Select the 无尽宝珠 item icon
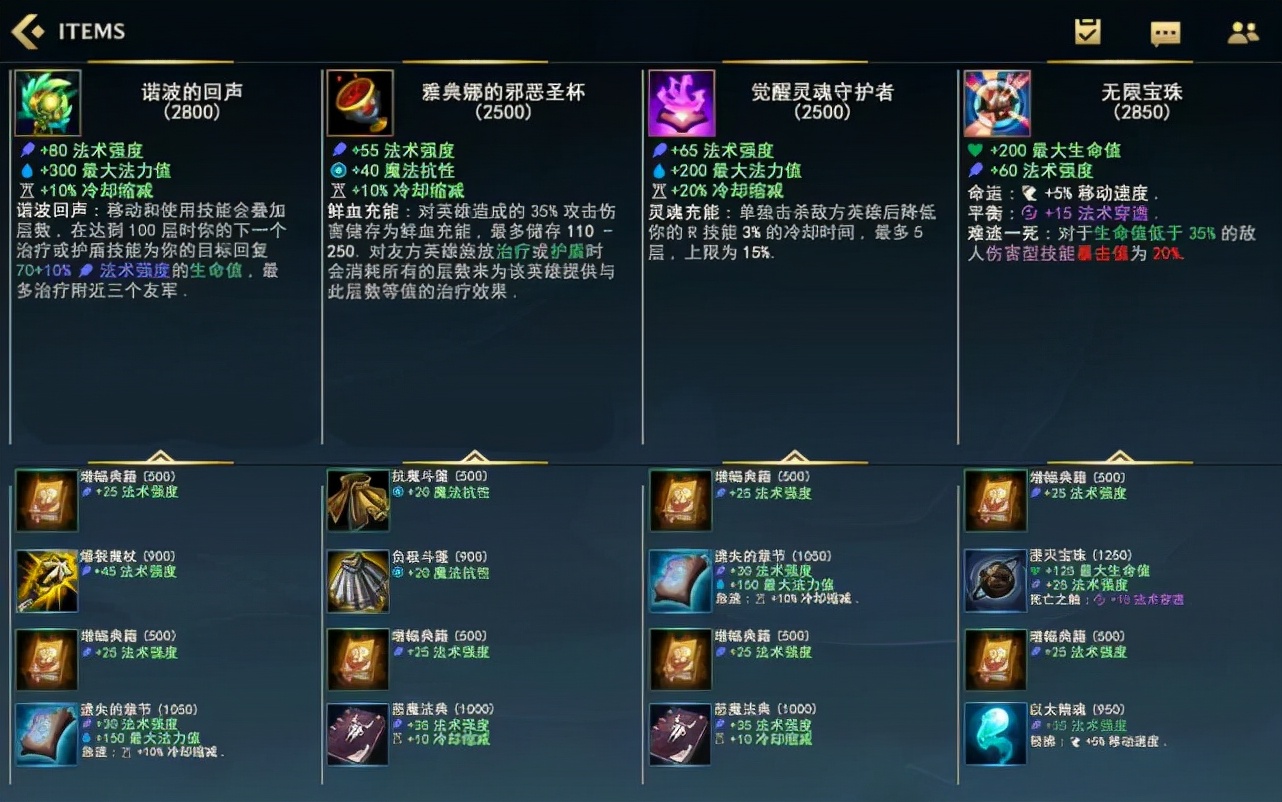 click(x=996, y=101)
